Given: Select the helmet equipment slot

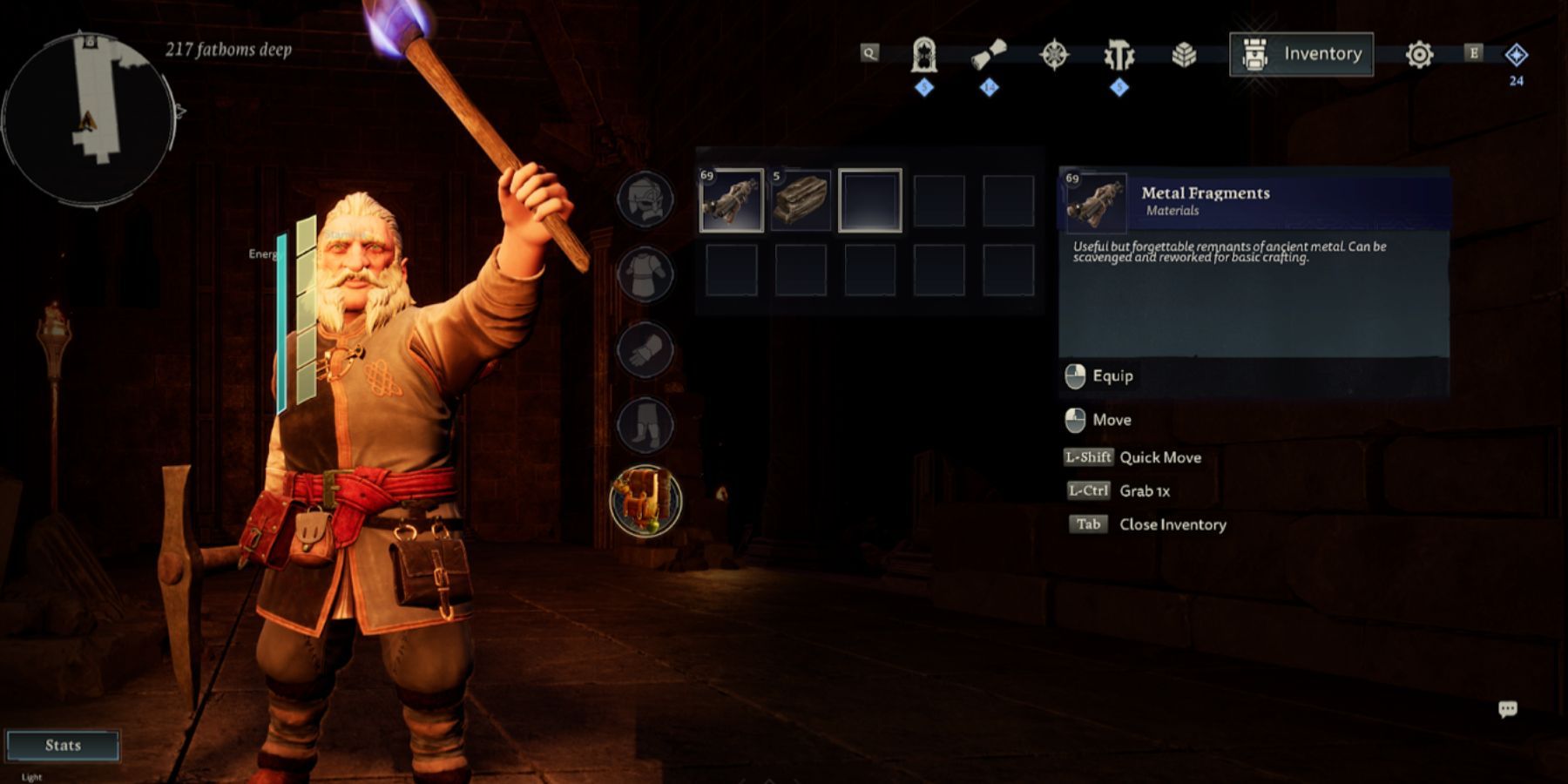Looking at the screenshot, I should pos(645,199).
